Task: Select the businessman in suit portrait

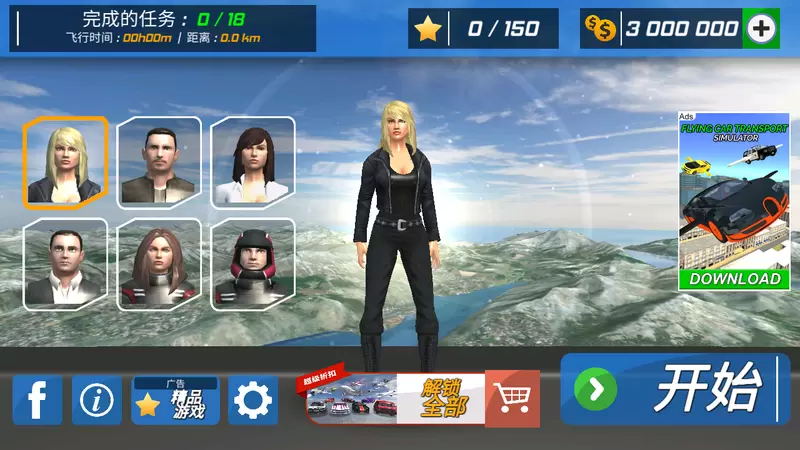Action: 66,262
